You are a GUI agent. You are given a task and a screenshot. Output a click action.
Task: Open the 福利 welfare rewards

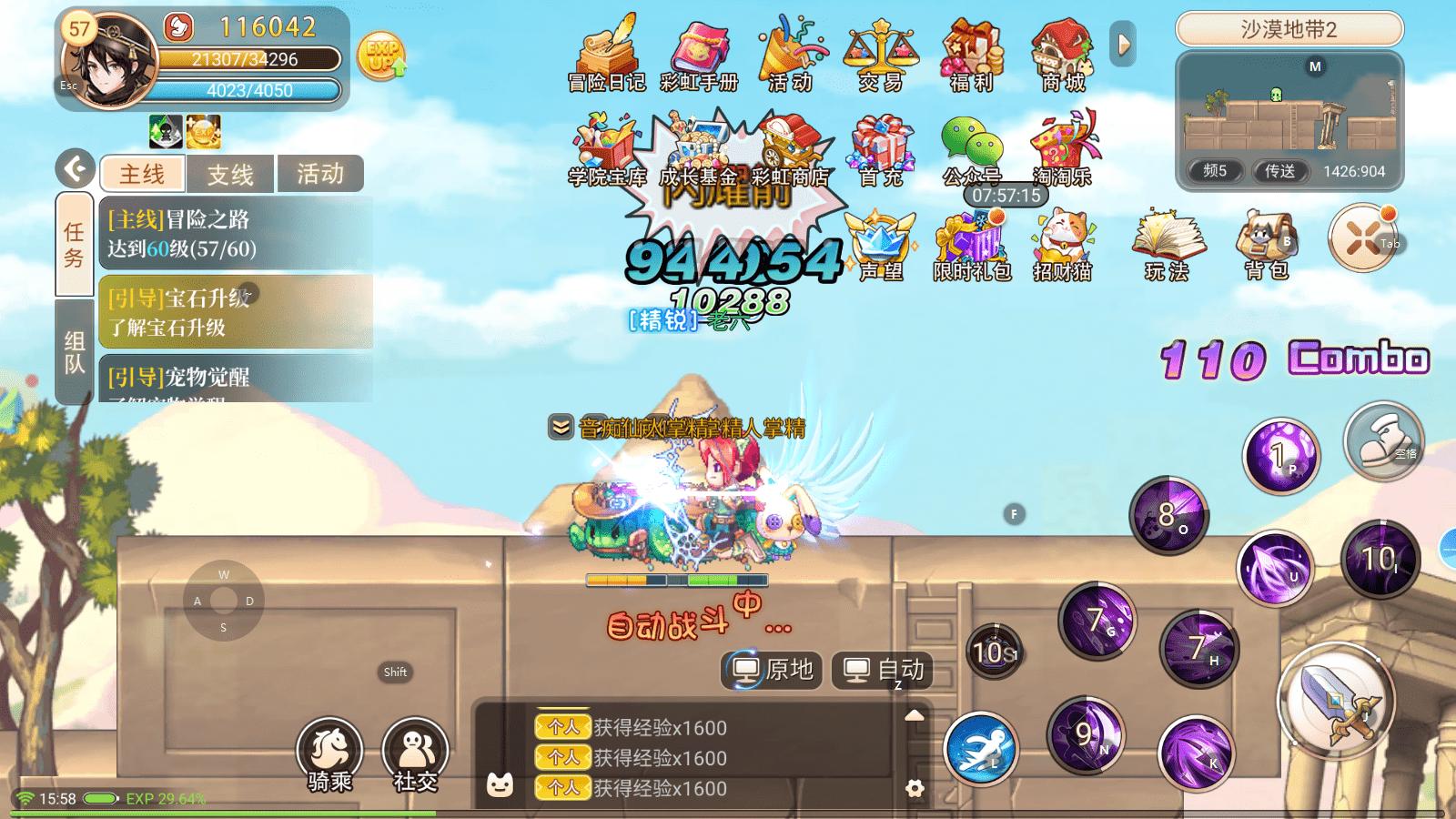pos(971,53)
